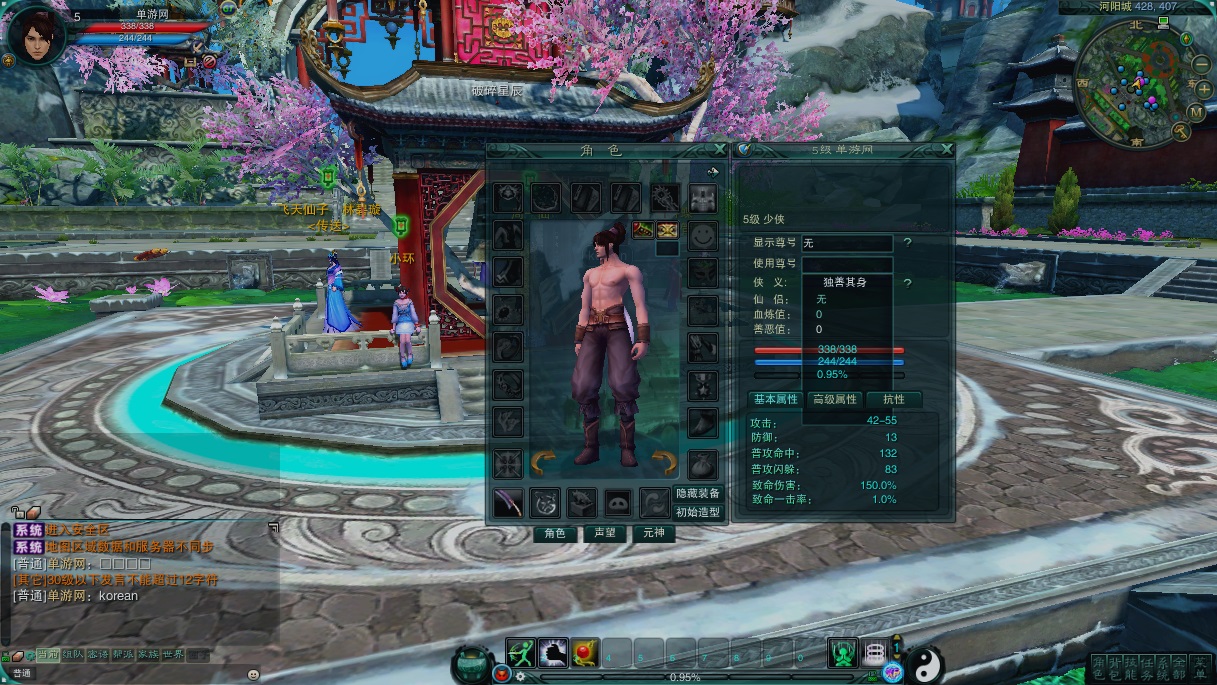Open the 高级属性 advanced attributes tab
This screenshot has width=1217, height=685.
click(834, 399)
